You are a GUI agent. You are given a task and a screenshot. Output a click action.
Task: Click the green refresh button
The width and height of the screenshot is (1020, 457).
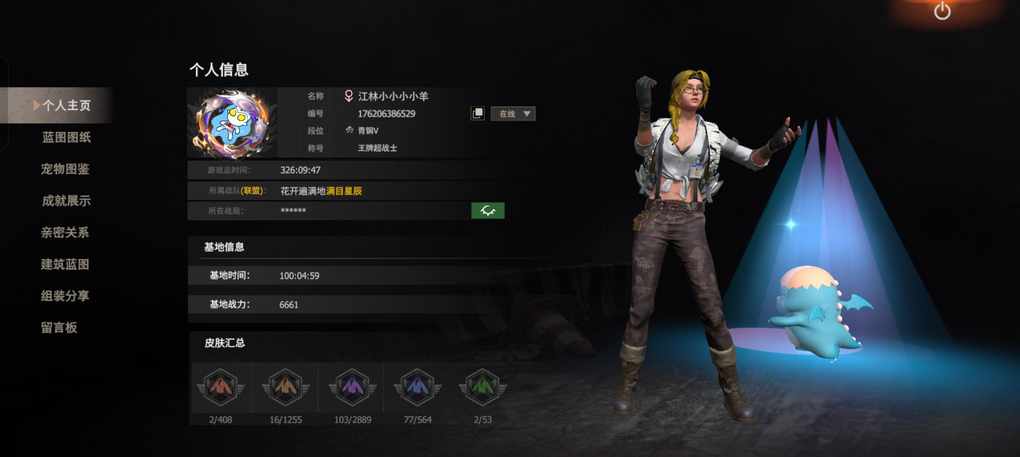click(x=488, y=211)
